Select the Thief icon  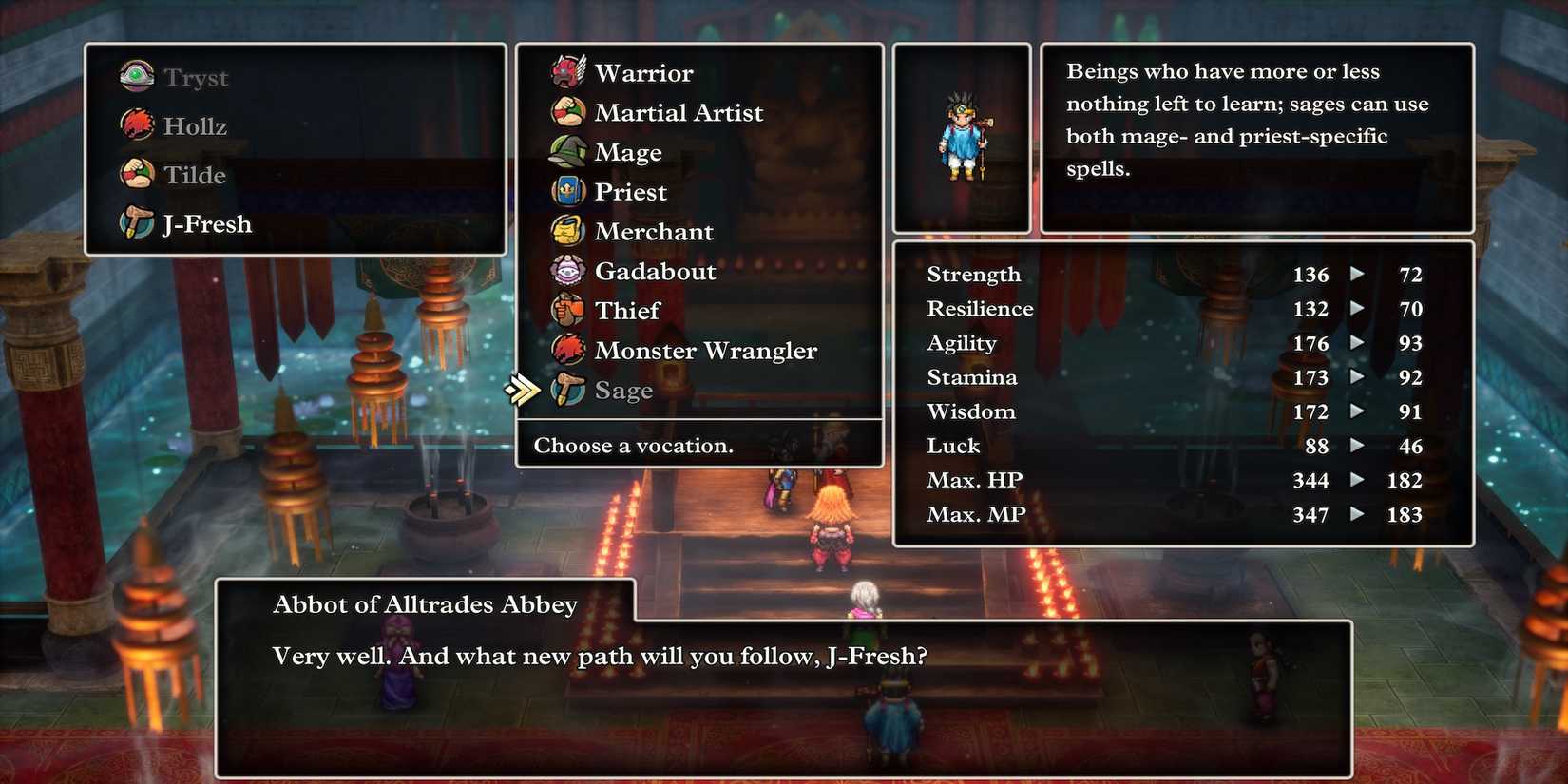(x=567, y=311)
